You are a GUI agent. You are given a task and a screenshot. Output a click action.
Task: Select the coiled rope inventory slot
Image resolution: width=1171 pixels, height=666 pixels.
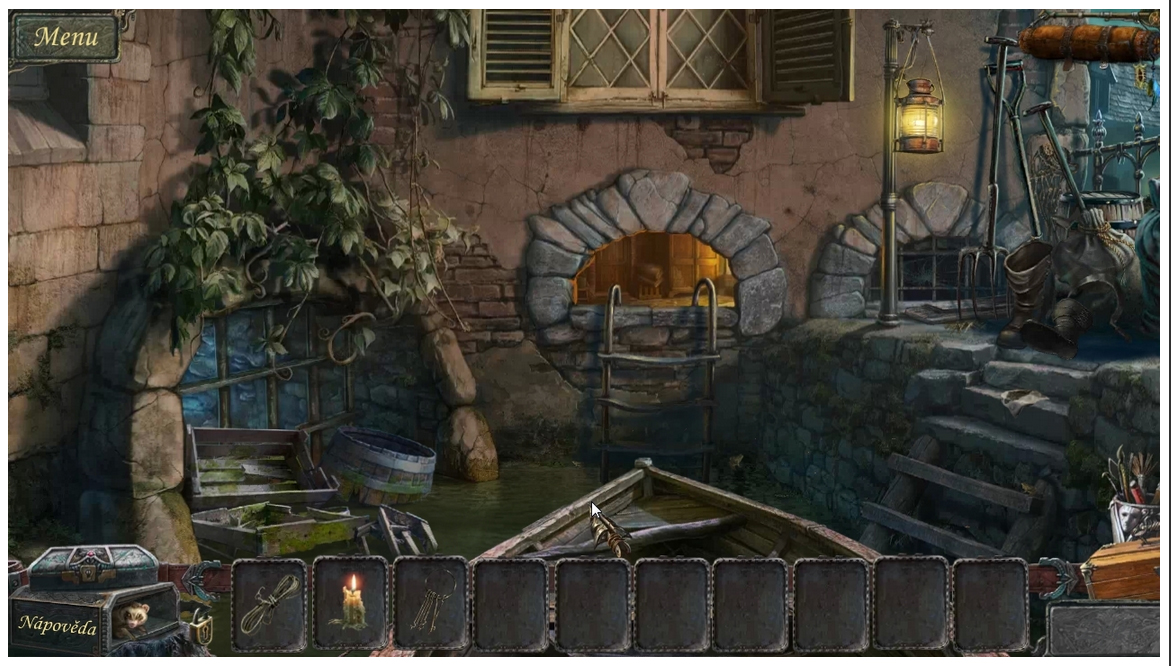[269, 604]
